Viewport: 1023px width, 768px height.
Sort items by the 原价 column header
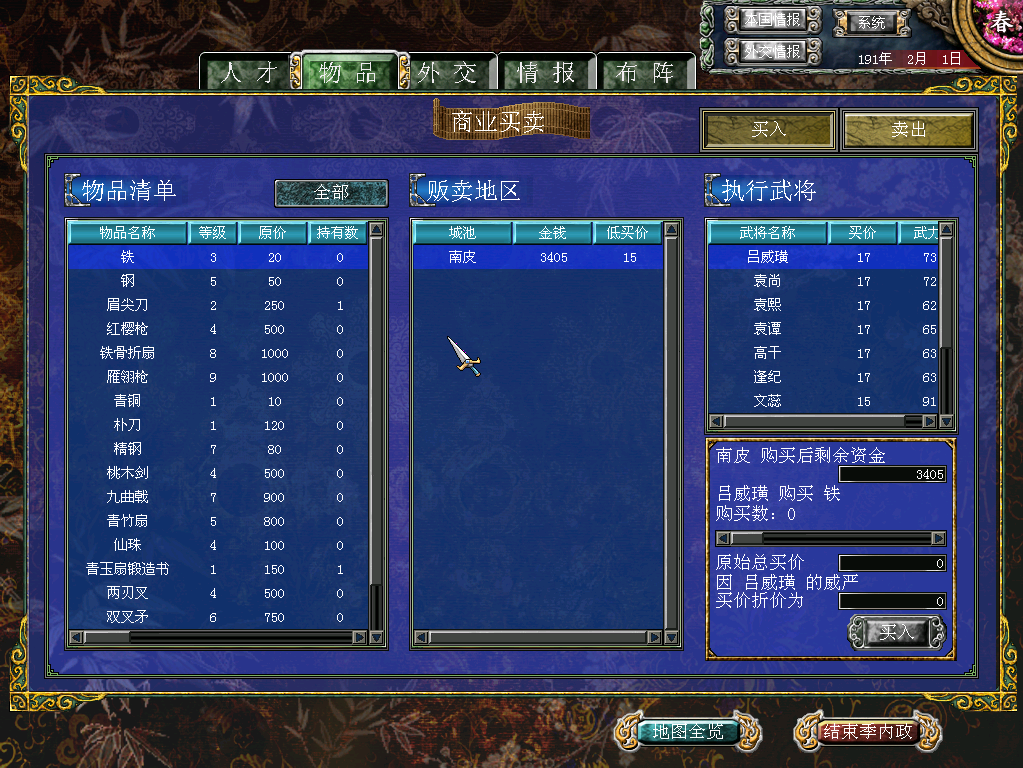273,233
